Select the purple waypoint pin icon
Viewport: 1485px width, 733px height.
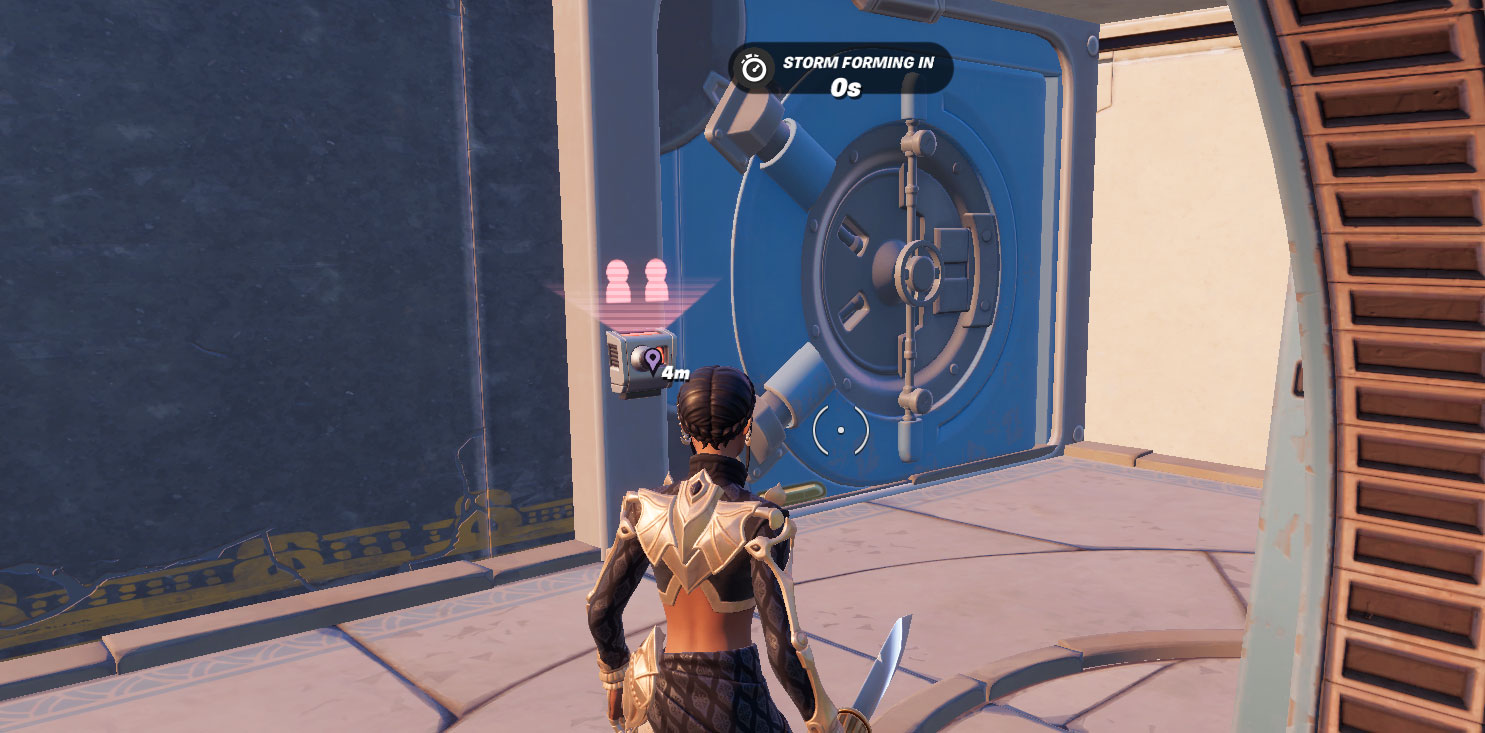pos(652,358)
